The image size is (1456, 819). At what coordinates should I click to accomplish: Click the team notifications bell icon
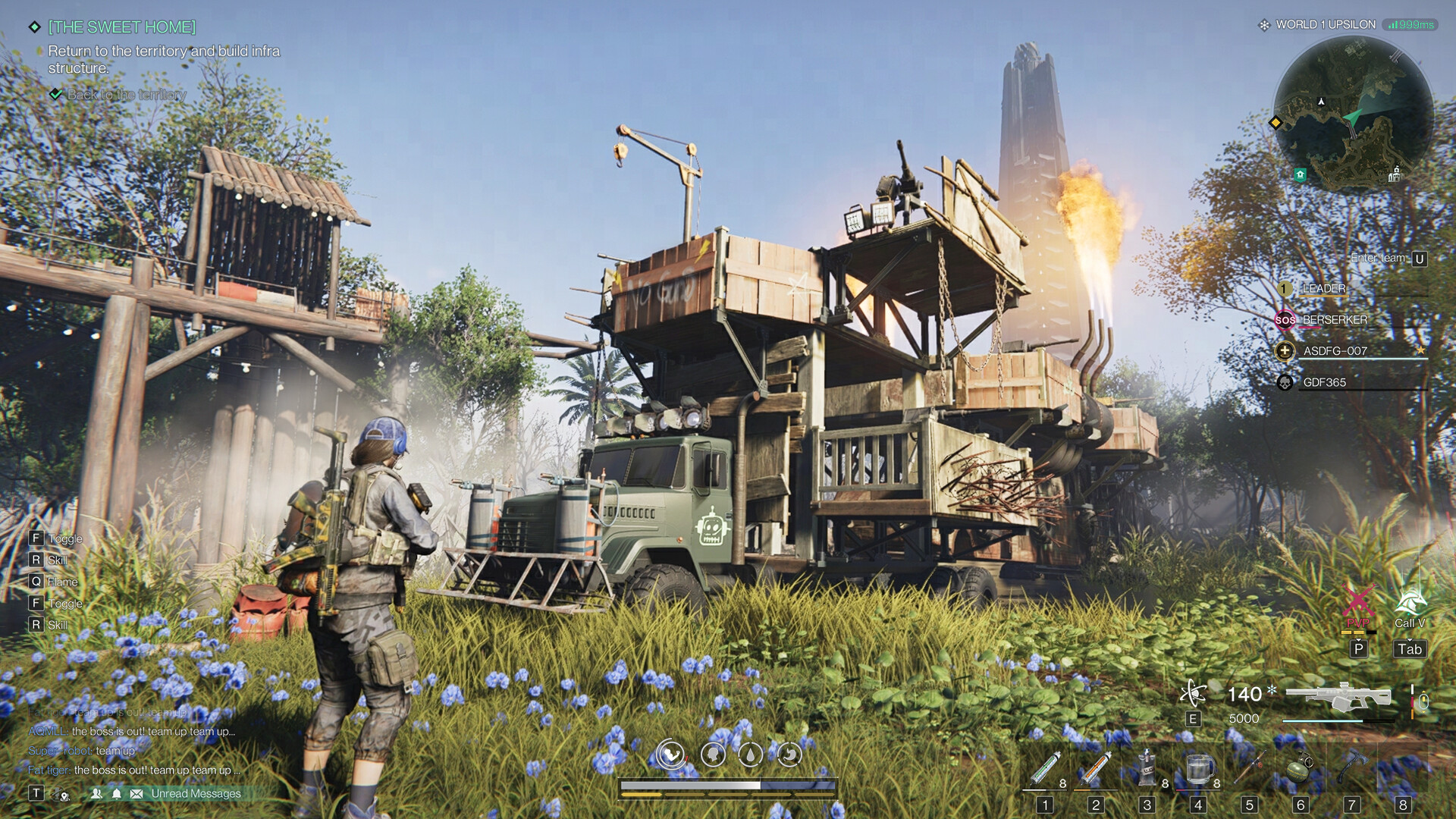(115, 793)
